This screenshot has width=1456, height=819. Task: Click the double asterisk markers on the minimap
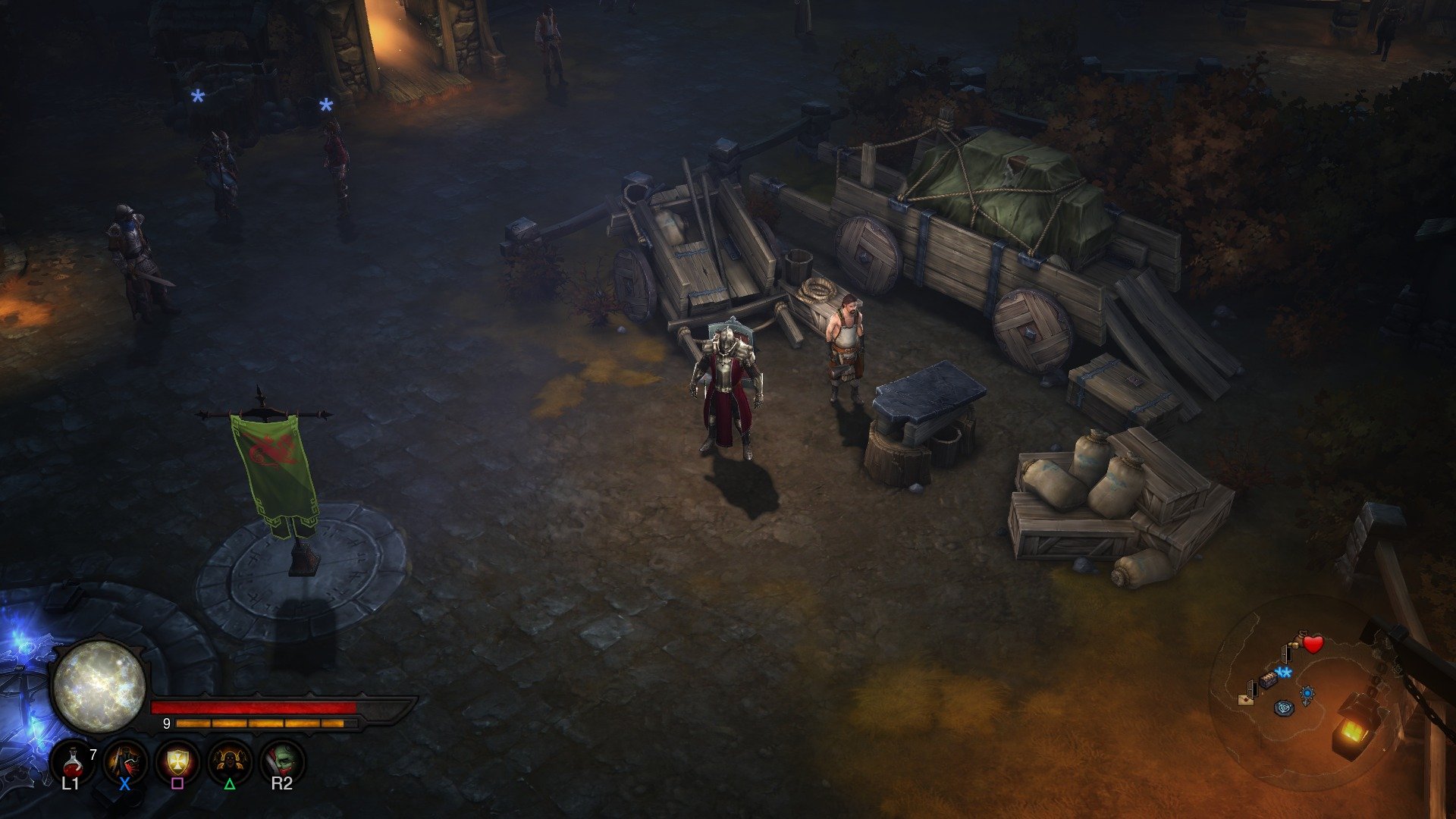point(1284,673)
